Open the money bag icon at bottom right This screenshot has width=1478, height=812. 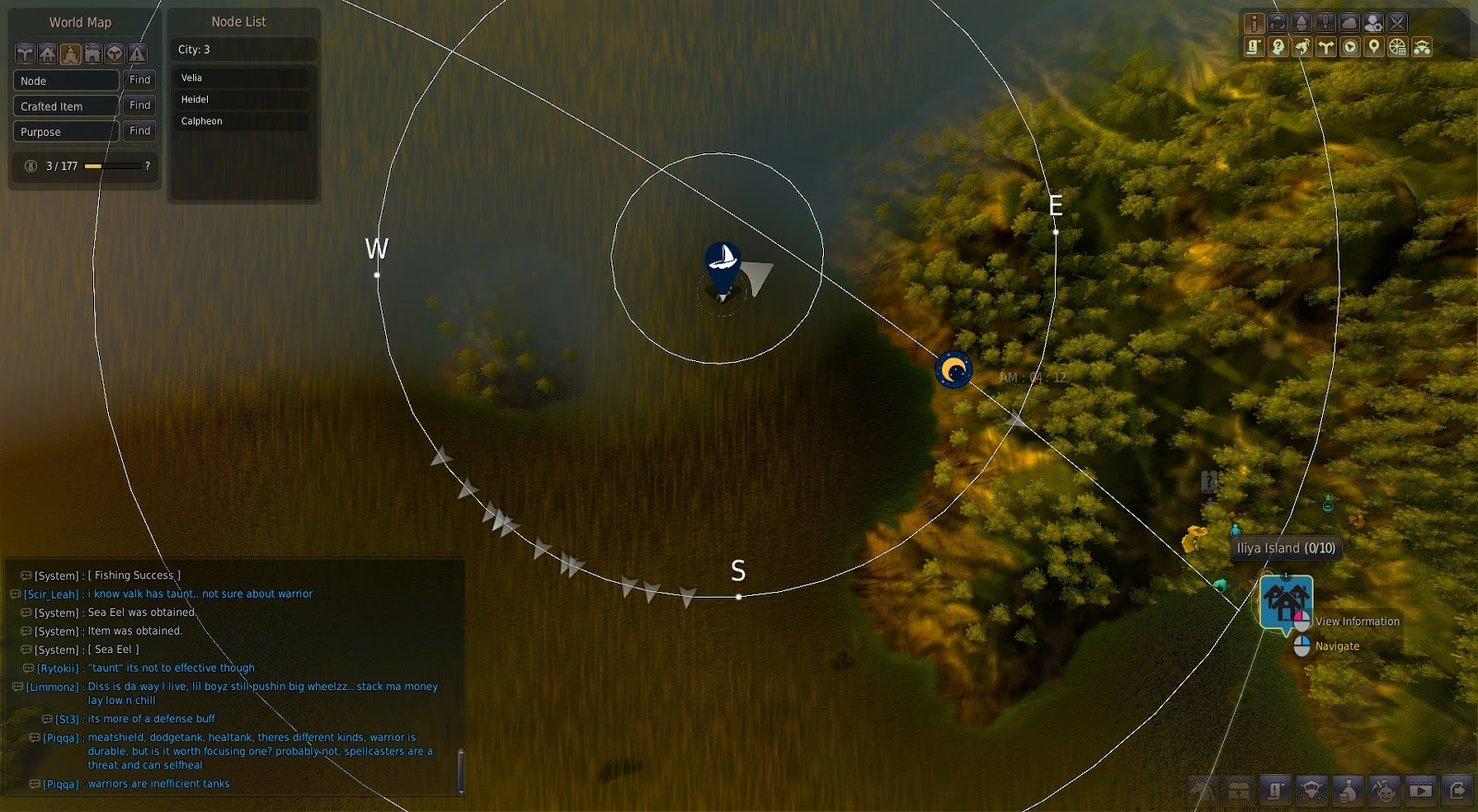coord(1347,792)
